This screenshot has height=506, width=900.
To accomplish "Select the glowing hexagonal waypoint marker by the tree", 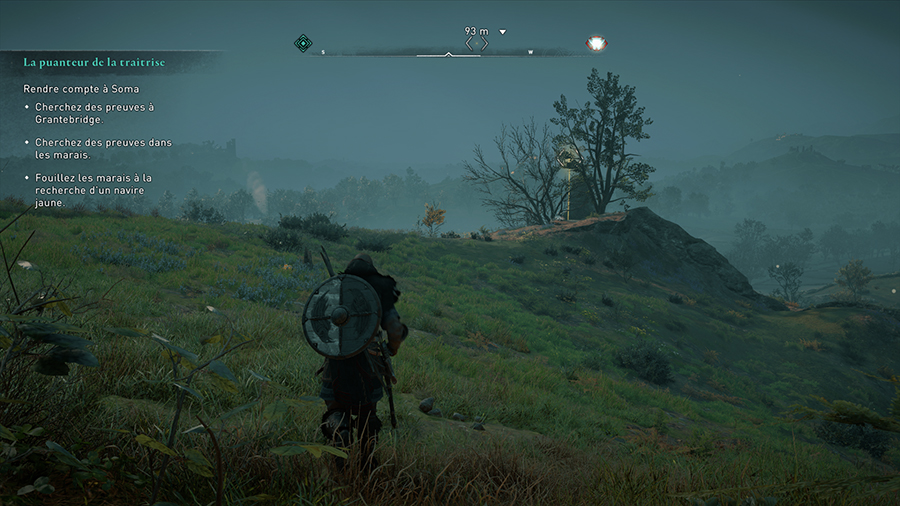I will 568,157.
